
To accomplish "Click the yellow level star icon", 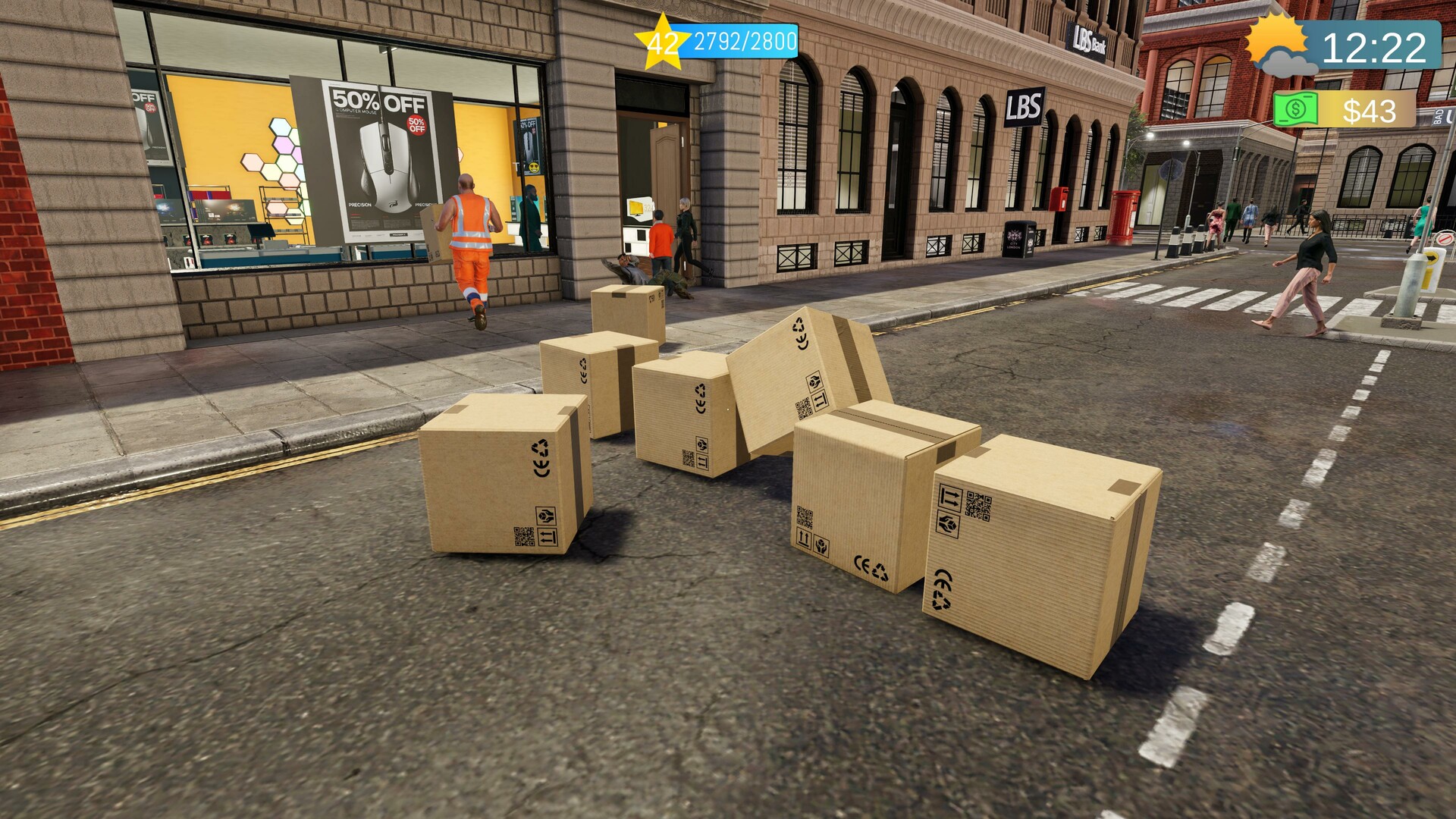I will [x=661, y=42].
